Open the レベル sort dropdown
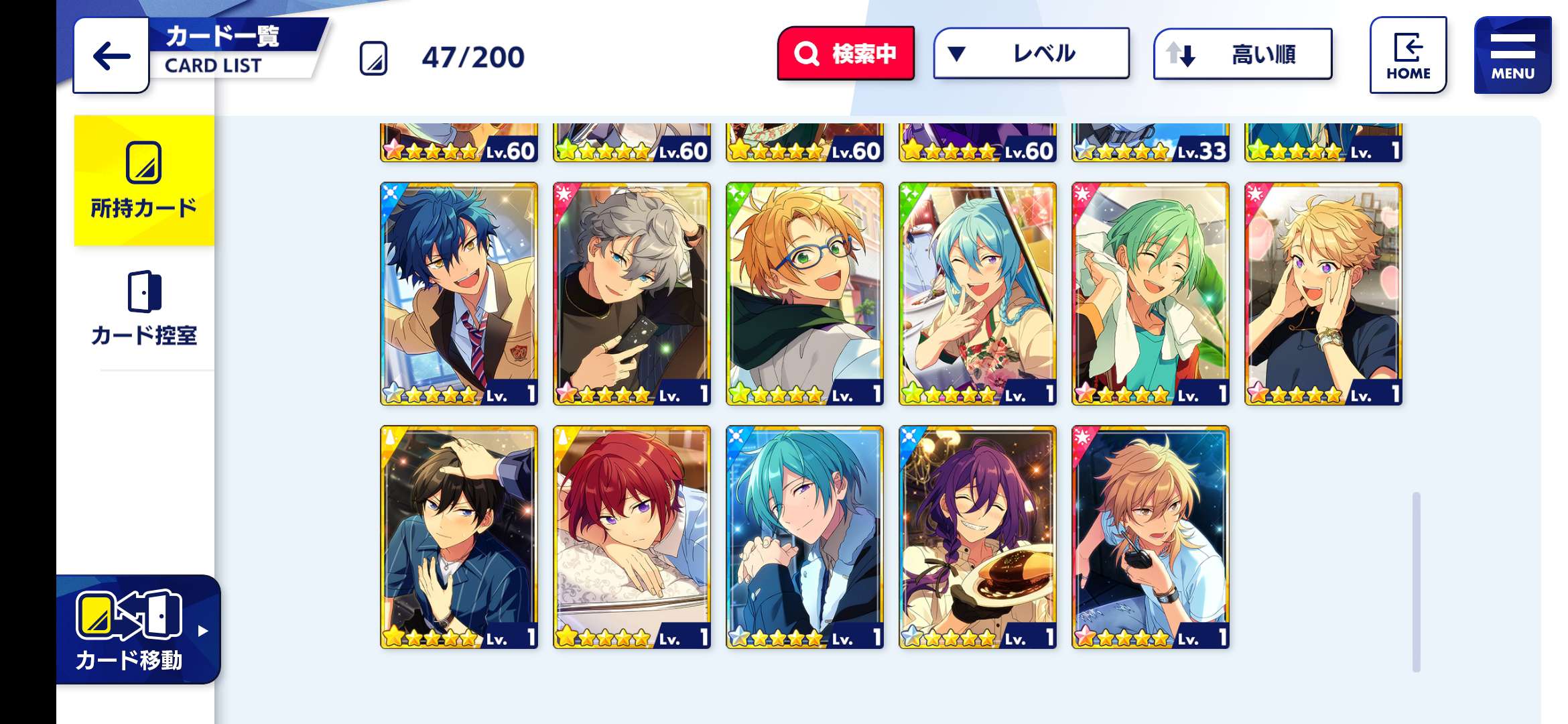The height and width of the screenshot is (724, 1568). (x=1031, y=54)
